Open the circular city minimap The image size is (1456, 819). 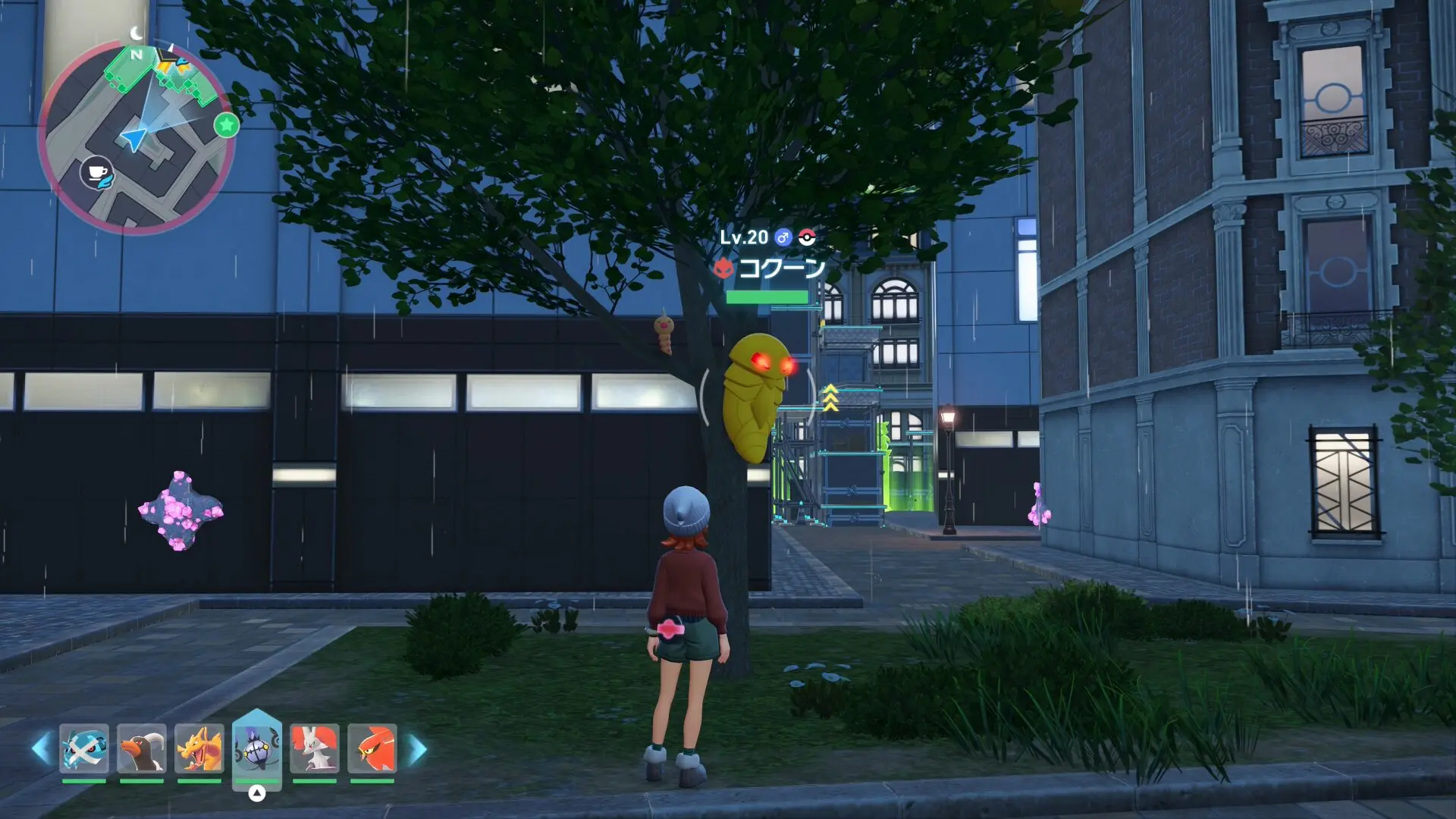pos(136,136)
